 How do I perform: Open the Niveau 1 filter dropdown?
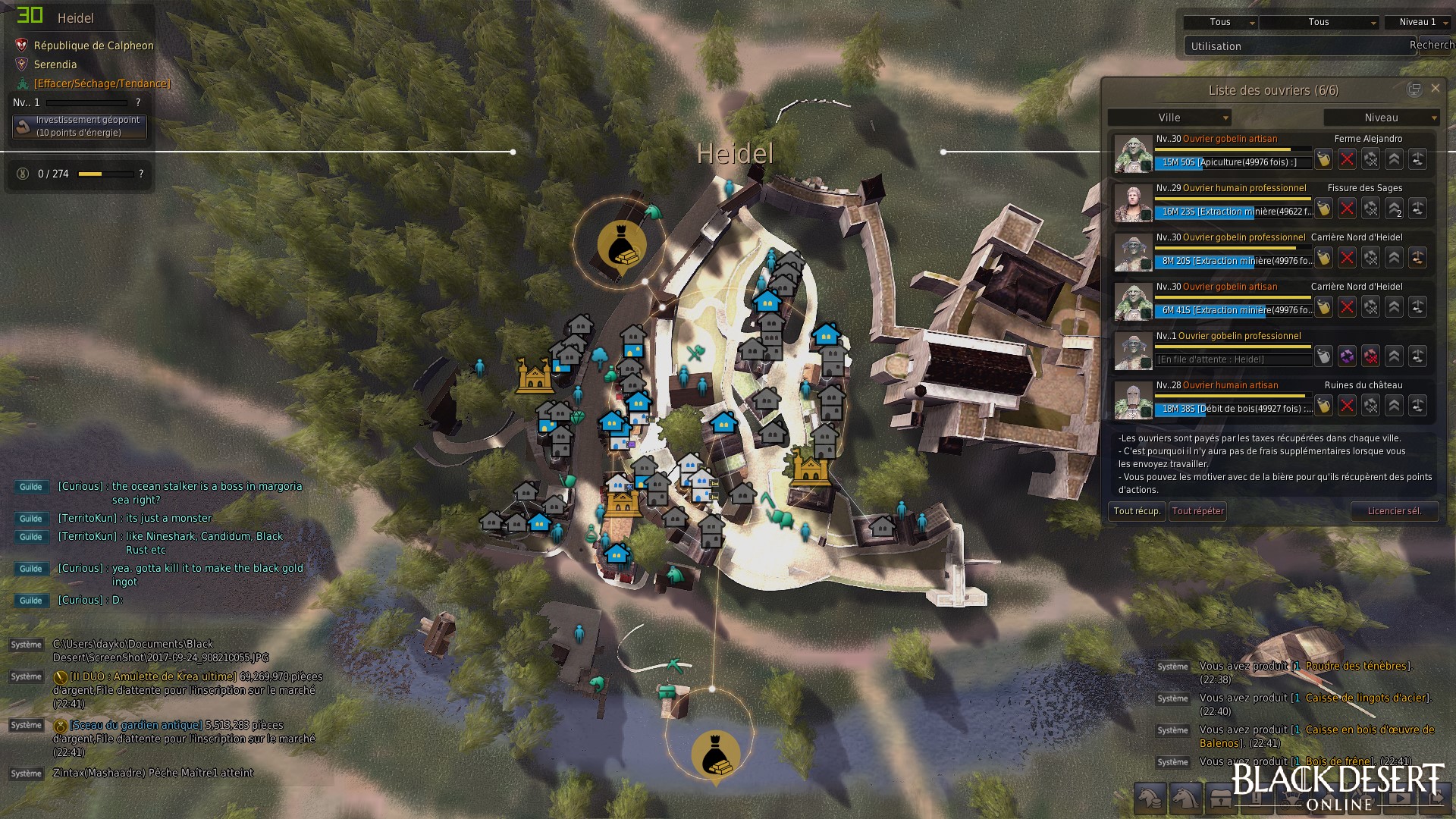(1417, 23)
